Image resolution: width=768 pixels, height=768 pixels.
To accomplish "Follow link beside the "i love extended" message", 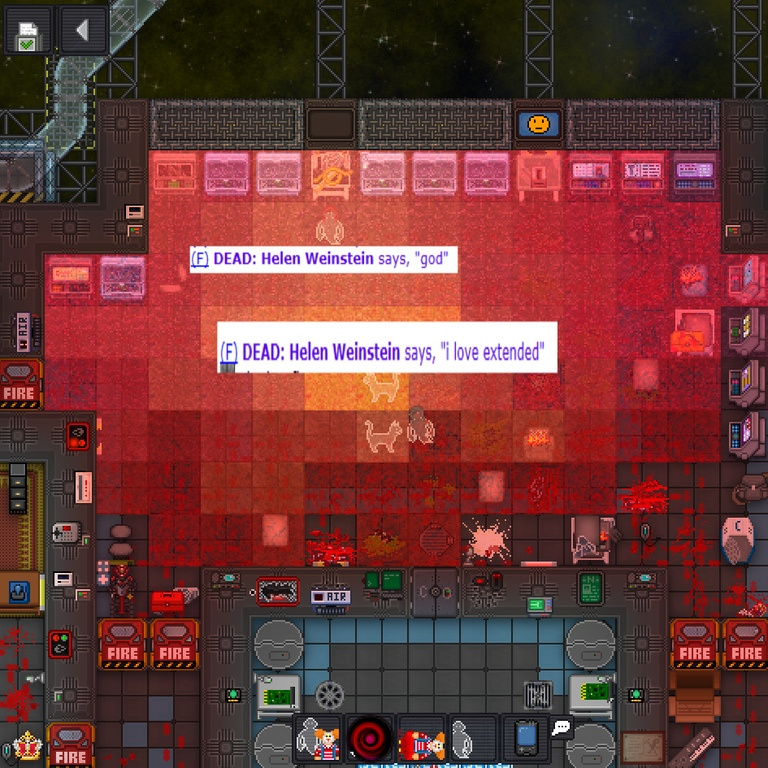I will coord(228,352).
